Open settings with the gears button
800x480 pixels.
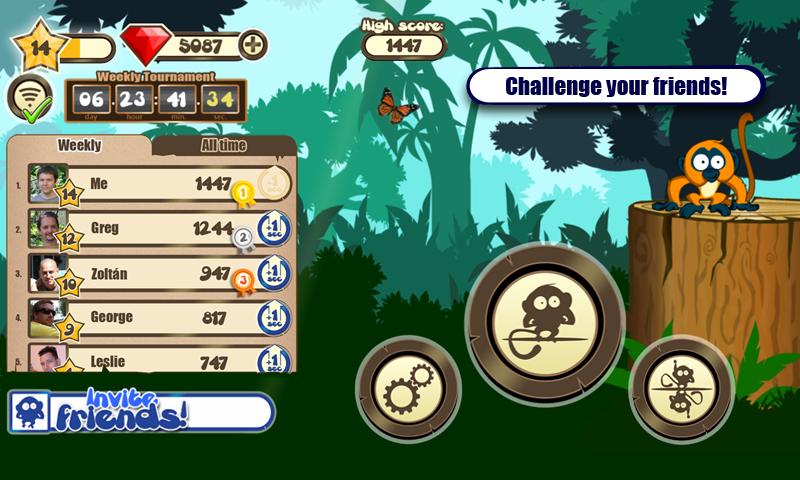(x=408, y=389)
